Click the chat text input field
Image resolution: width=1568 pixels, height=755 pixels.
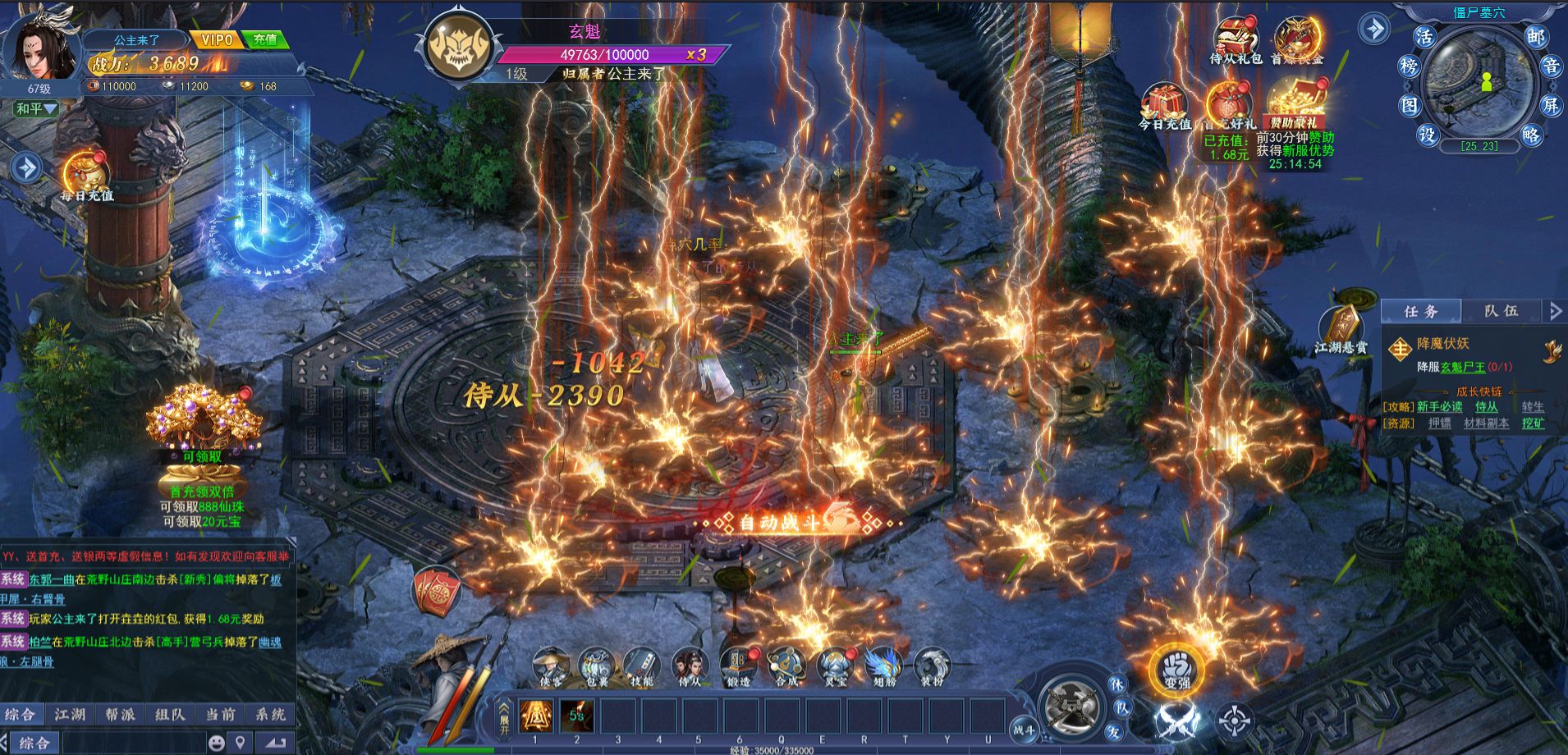click(x=131, y=743)
